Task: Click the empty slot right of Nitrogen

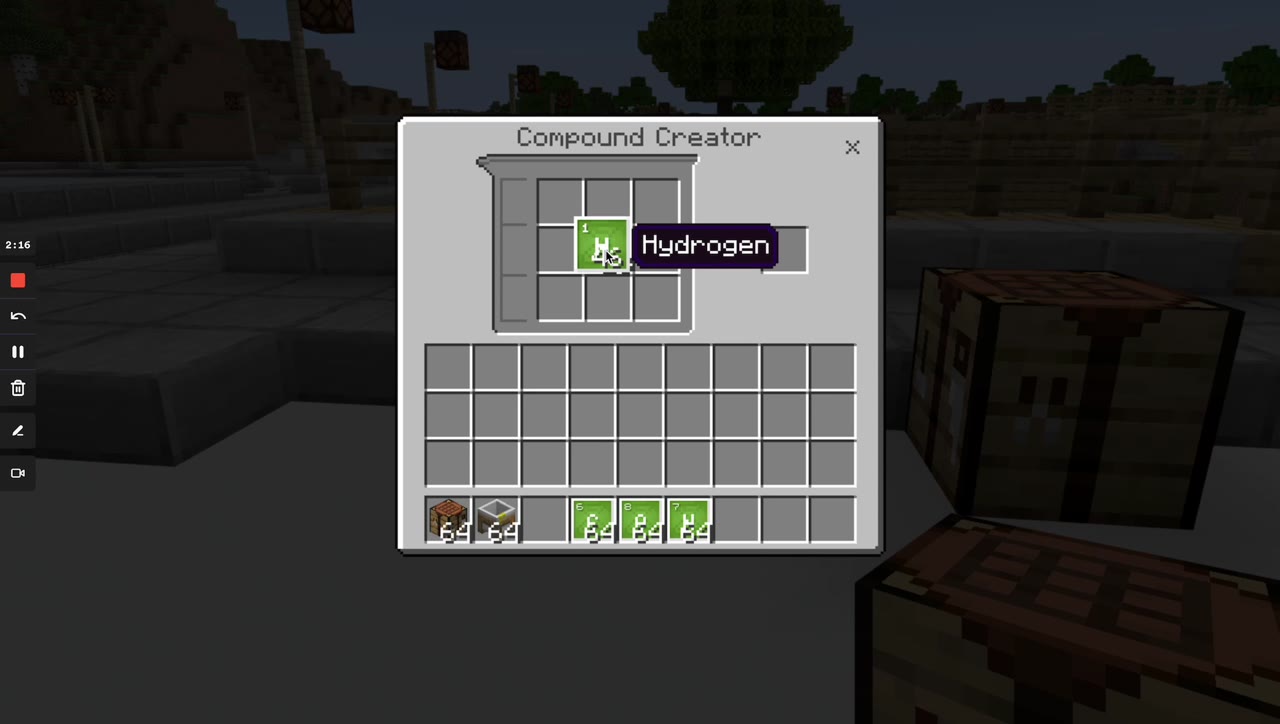Action: point(736,519)
